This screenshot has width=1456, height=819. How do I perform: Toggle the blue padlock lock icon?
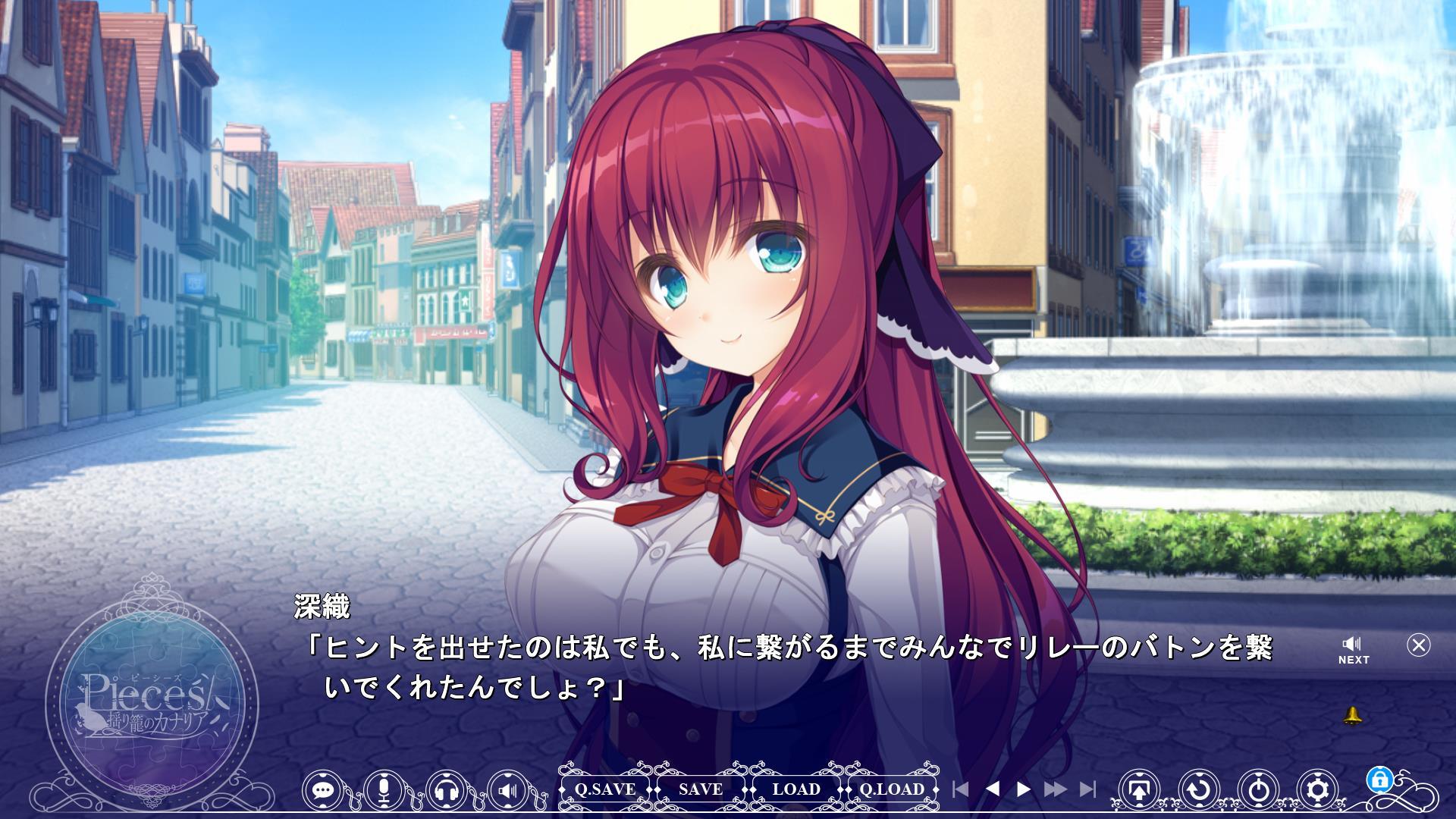(x=1379, y=779)
